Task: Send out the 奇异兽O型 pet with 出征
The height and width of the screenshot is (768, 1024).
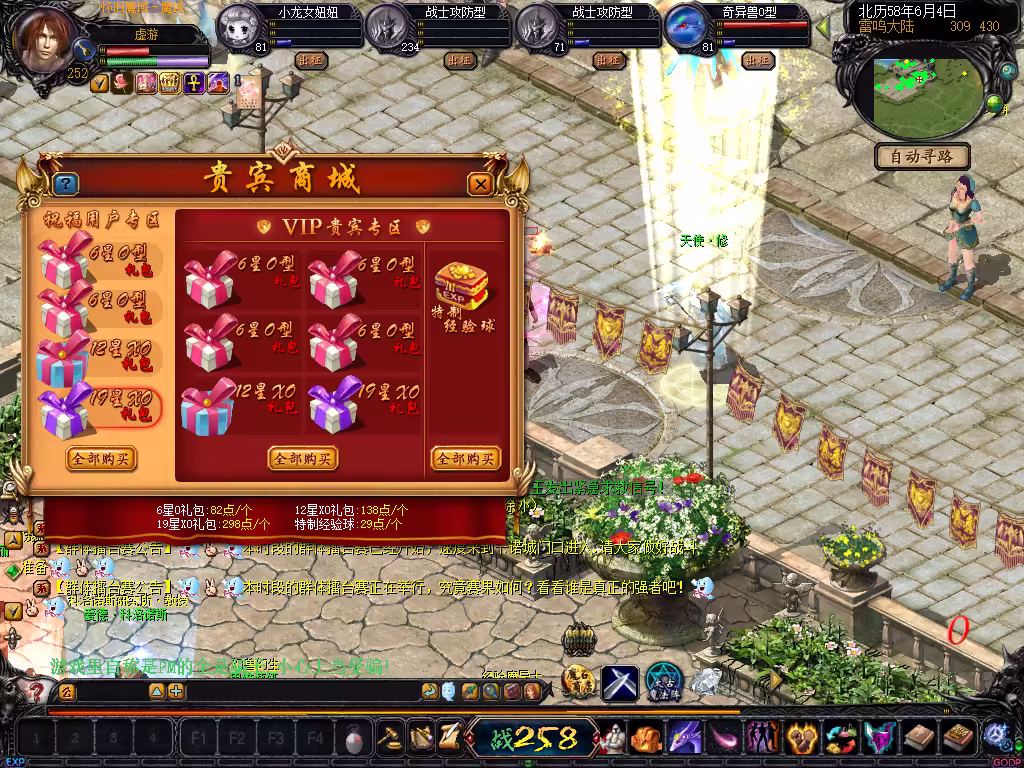Action: pyautogui.click(x=758, y=60)
